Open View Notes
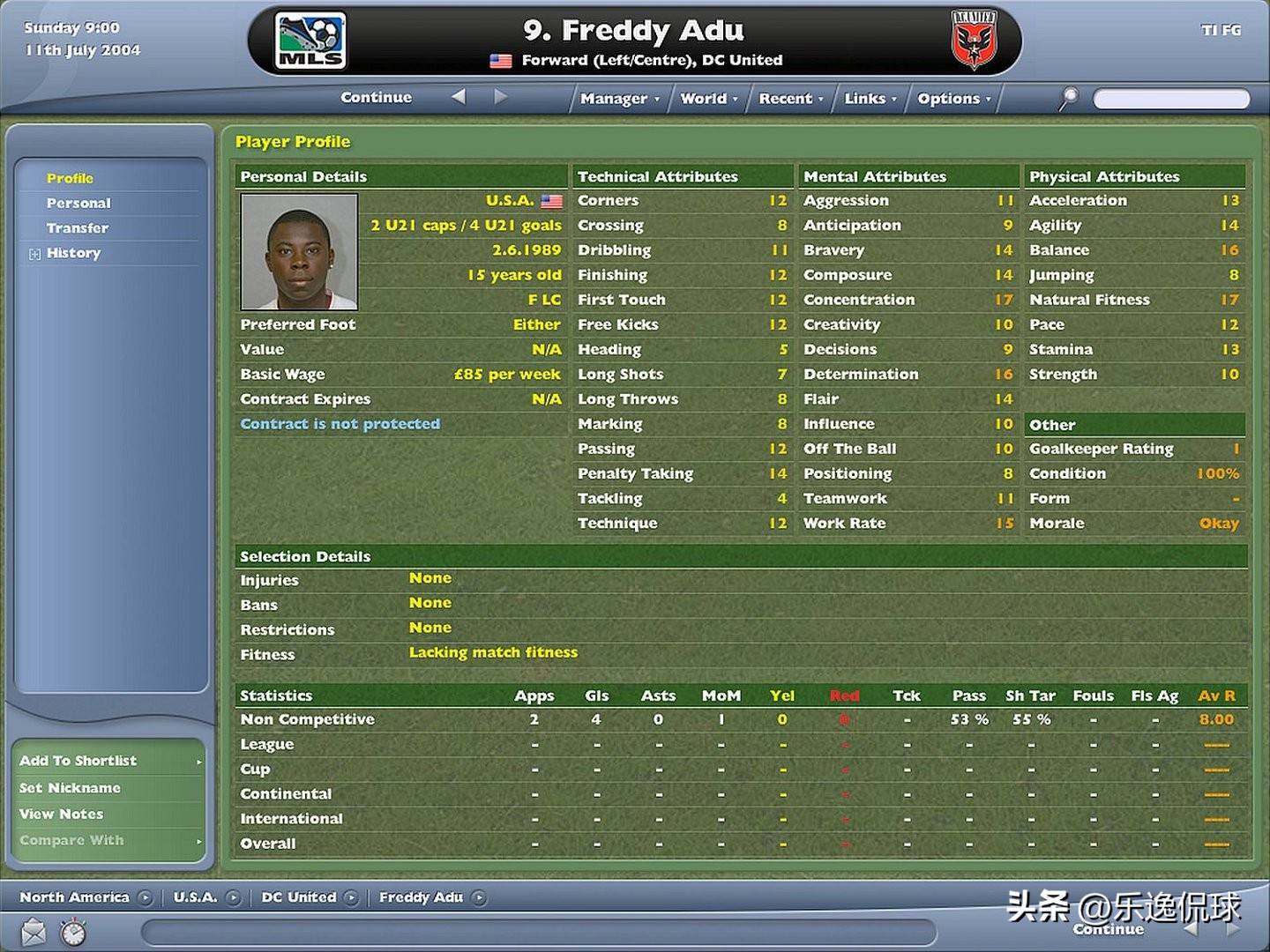The width and height of the screenshot is (1270, 952). (61, 814)
